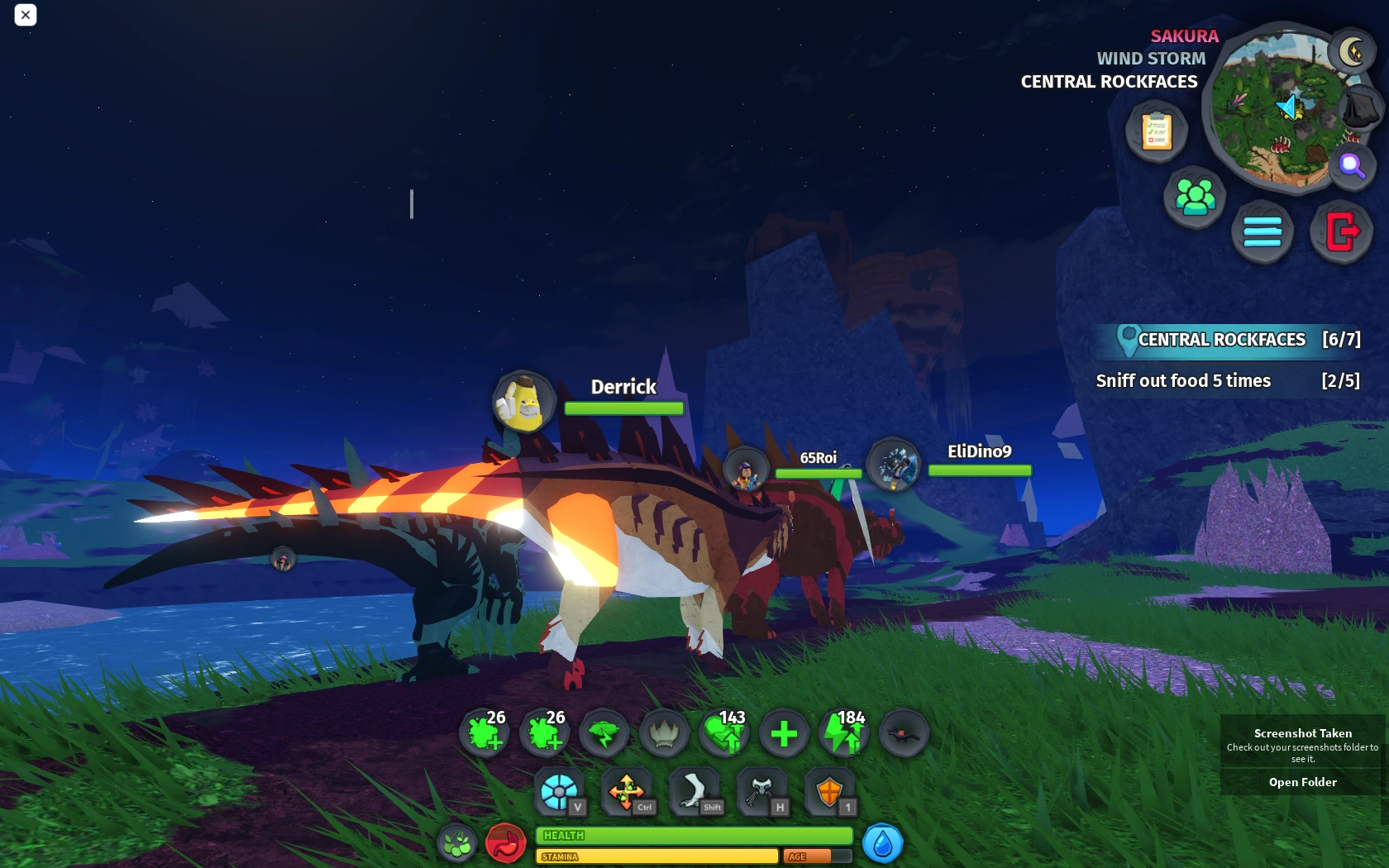Activate the sniff ability bound to H
Viewport: 1389px width, 868px height.
[x=762, y=790]
